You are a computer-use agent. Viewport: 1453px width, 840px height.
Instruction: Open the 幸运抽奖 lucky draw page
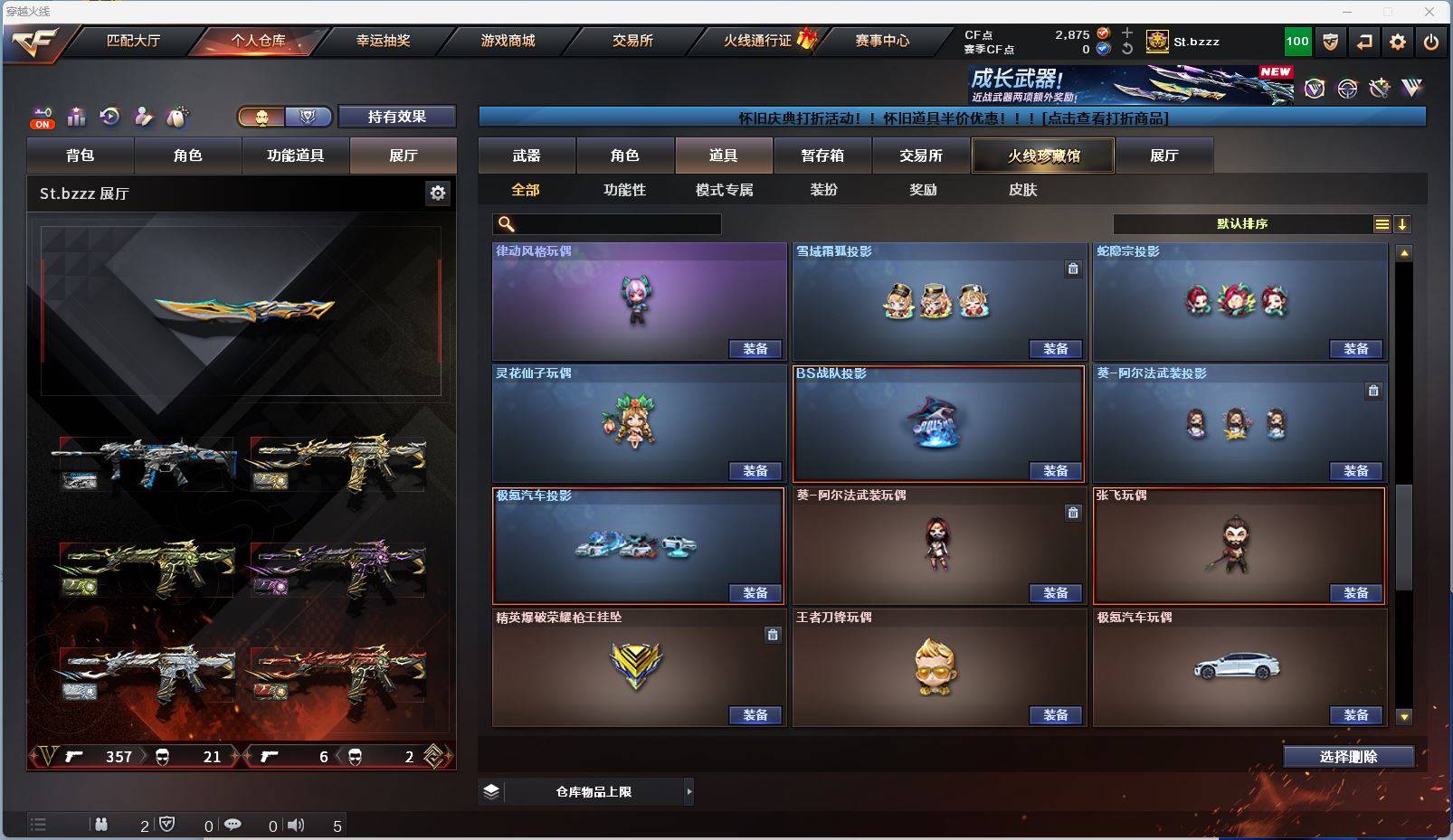point(383,41)
